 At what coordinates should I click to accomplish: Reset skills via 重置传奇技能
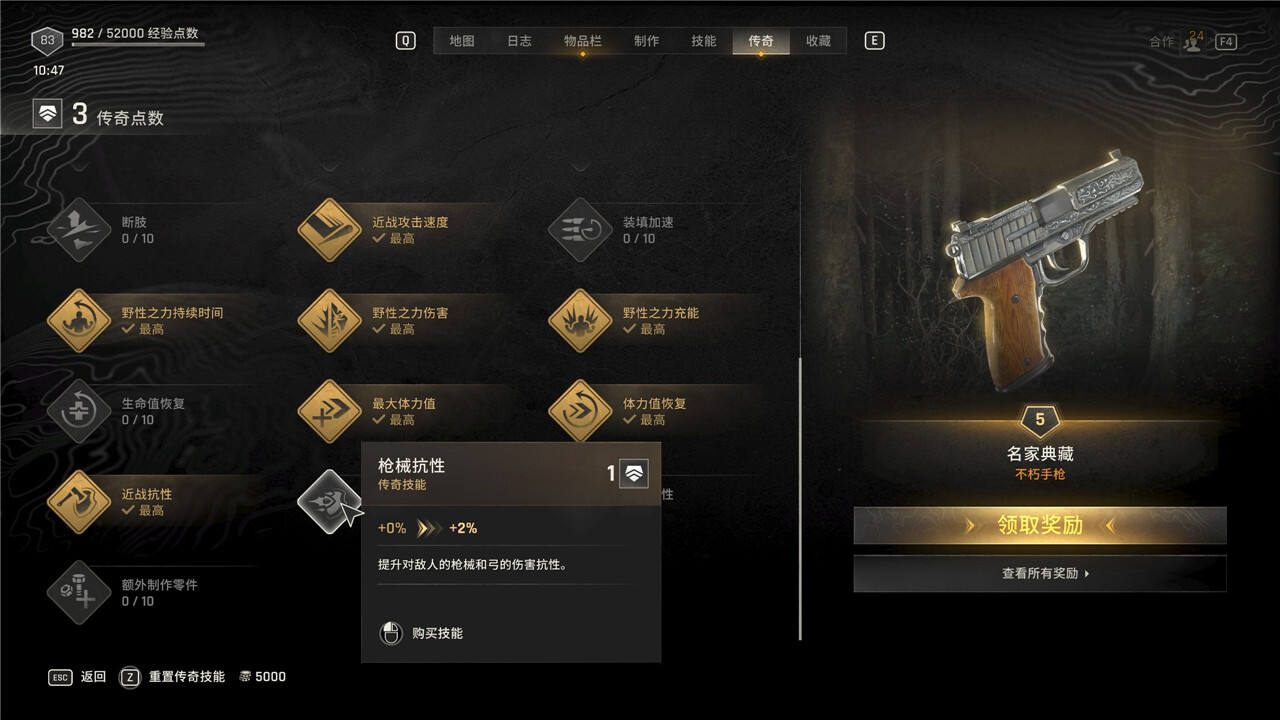(186, 677)
